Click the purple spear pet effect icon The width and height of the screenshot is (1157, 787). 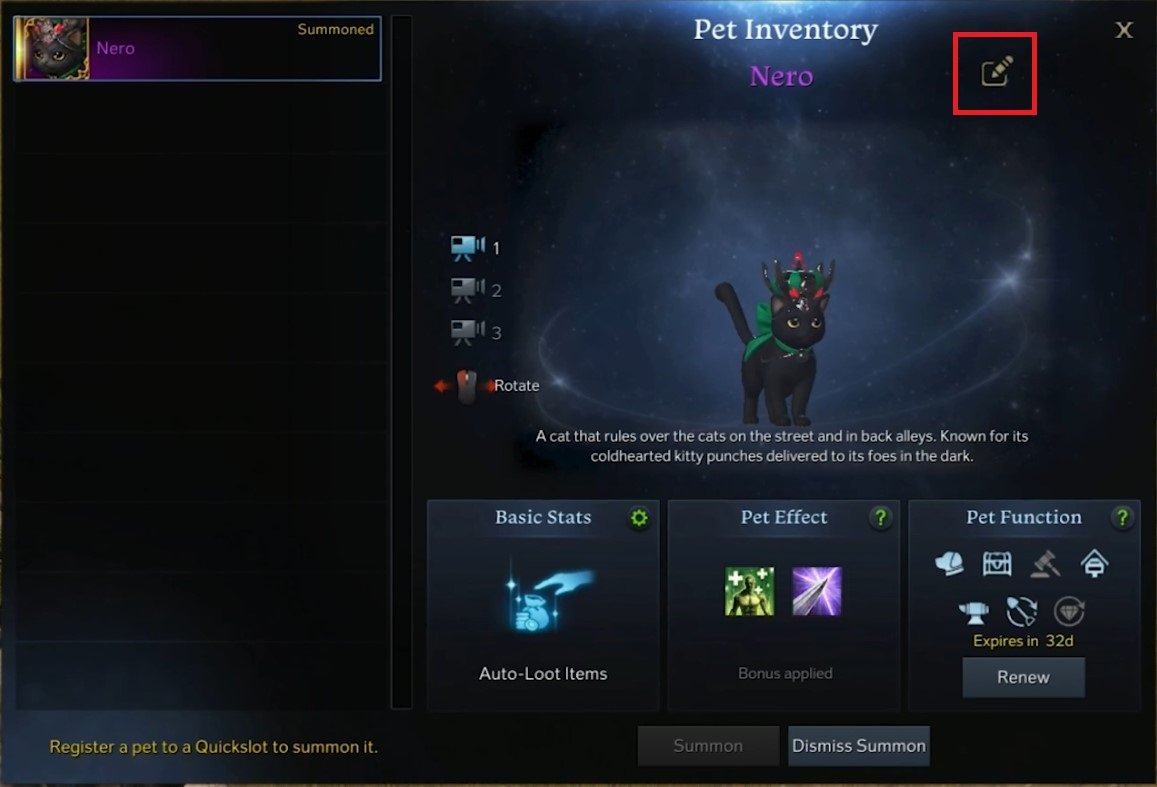817,591
